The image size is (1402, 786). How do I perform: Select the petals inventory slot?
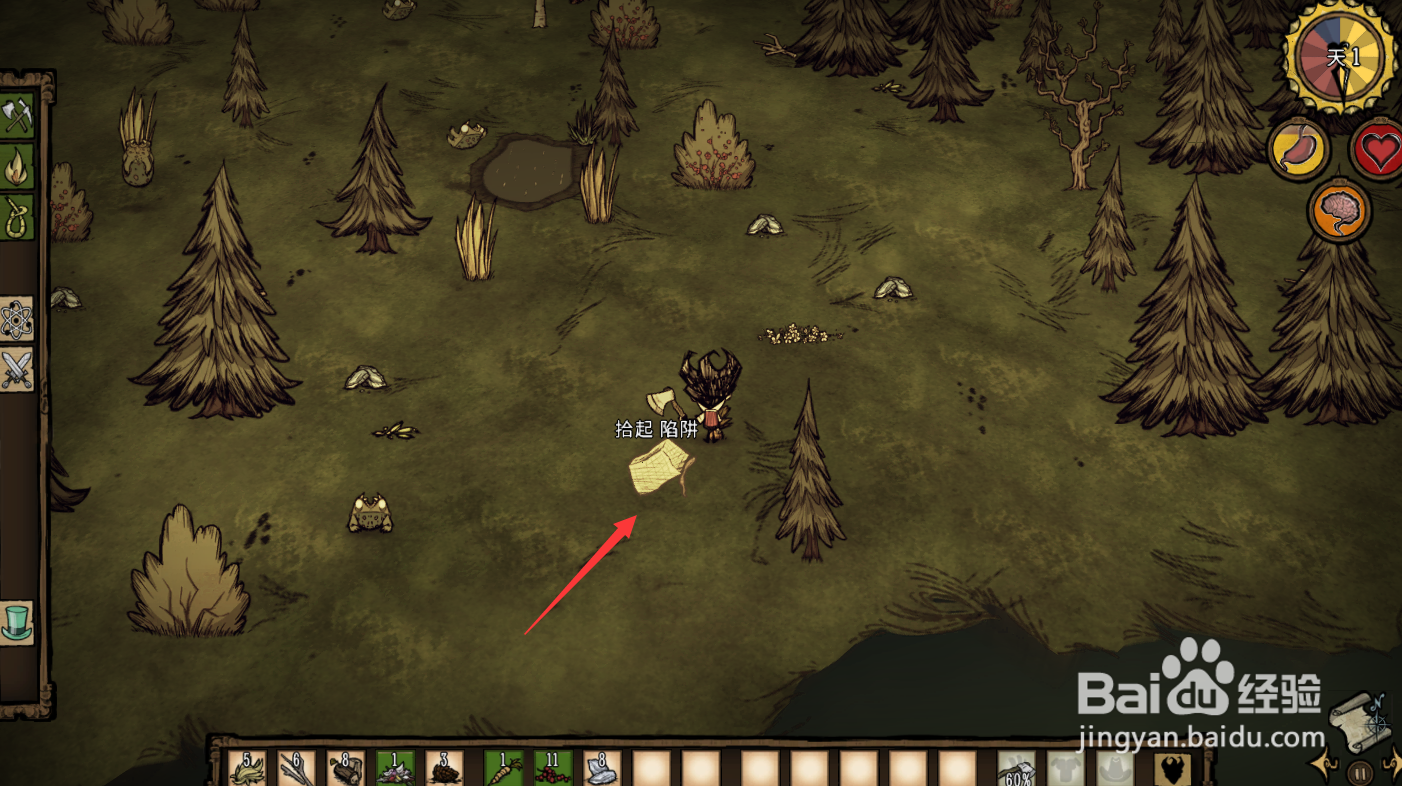395,768
